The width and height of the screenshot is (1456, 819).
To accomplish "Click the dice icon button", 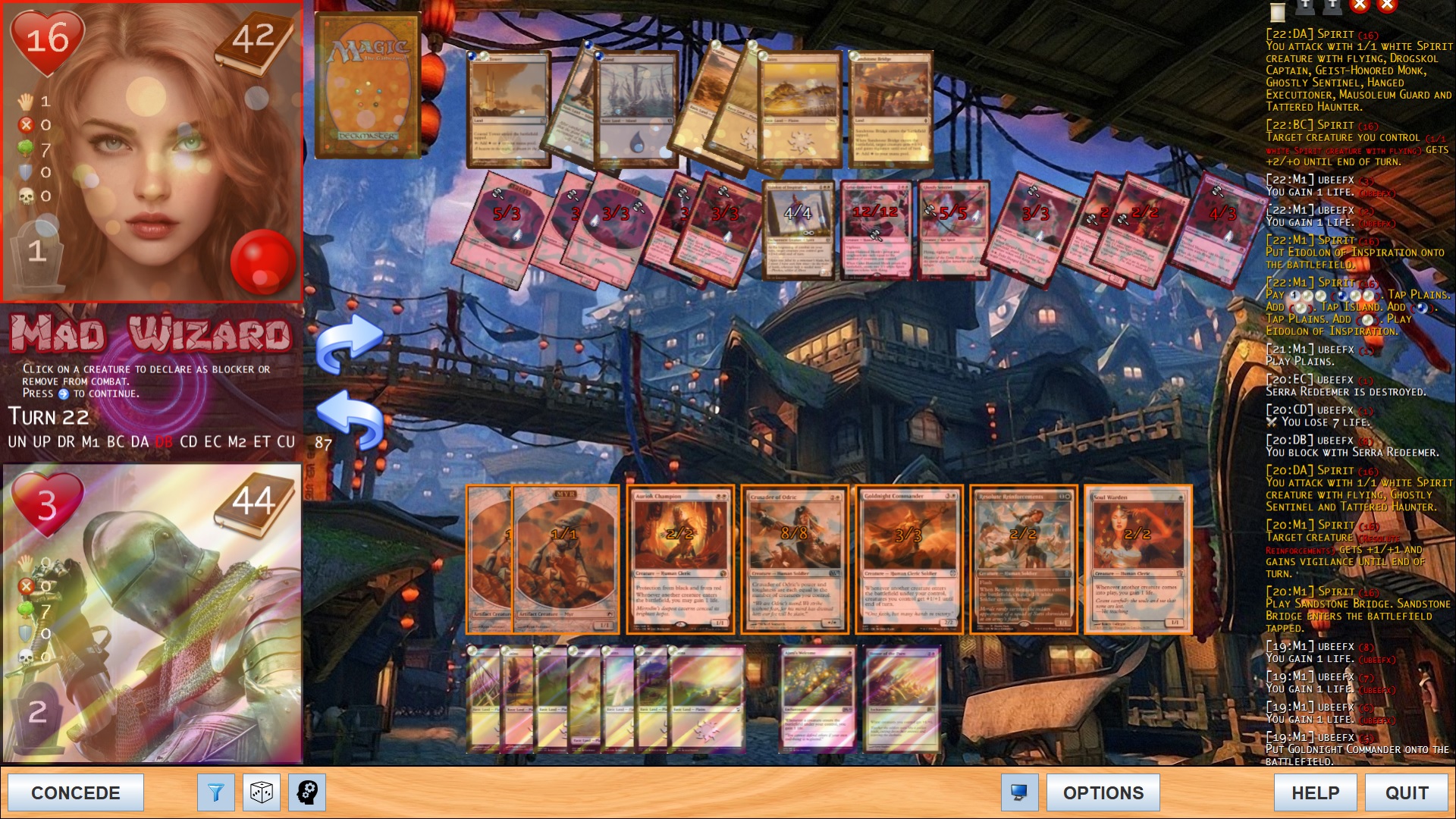I will (262, 792).
